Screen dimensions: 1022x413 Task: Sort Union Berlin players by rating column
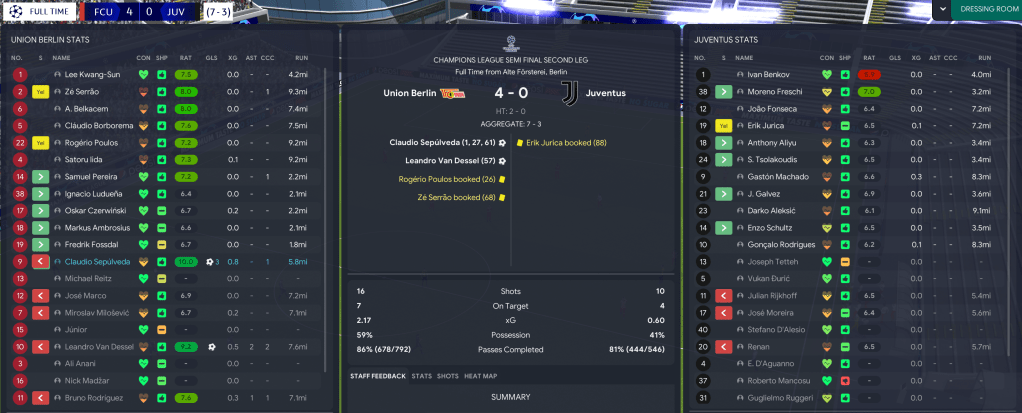point(185,58)
